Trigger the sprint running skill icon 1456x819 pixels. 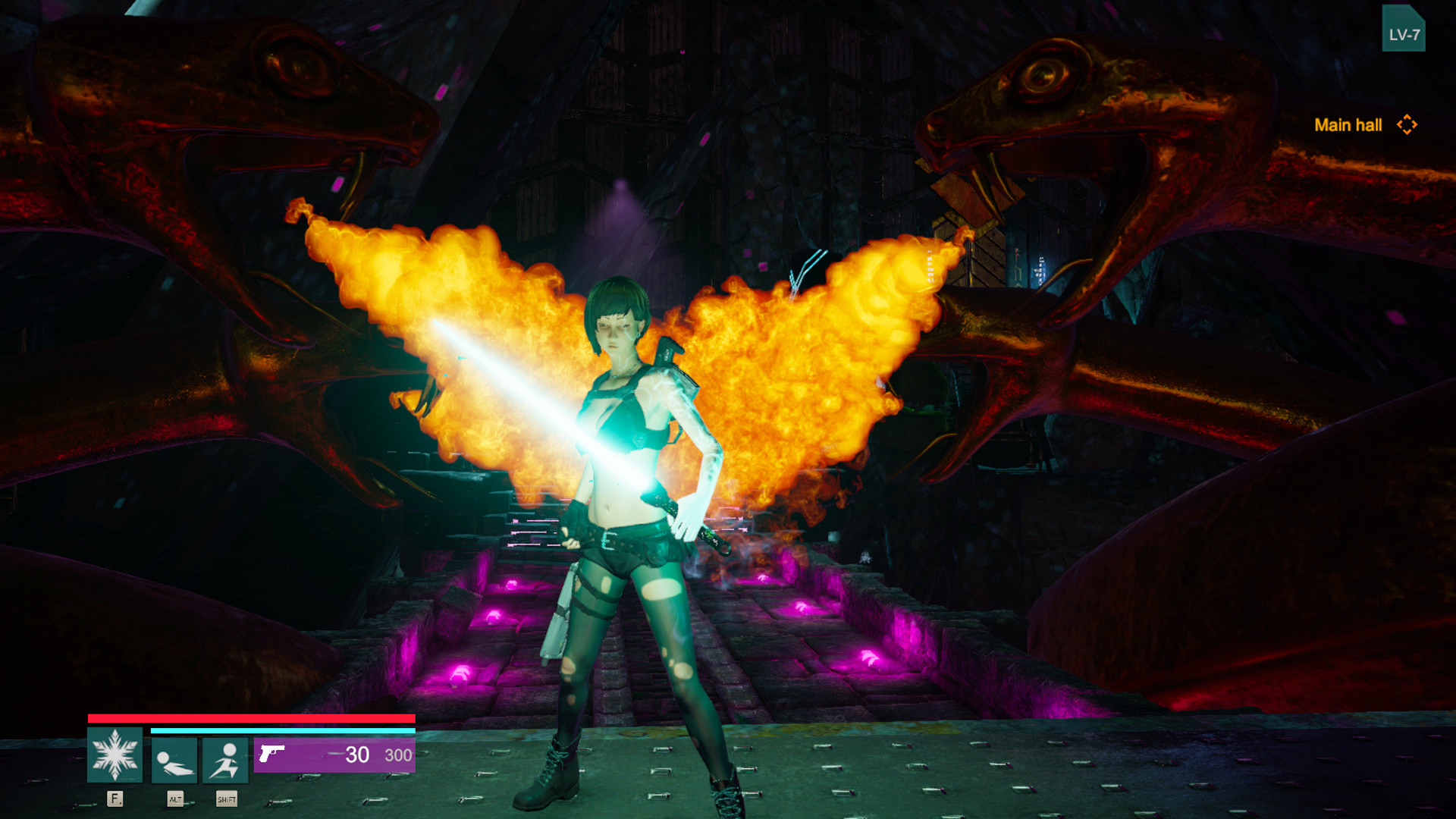(x=225, y=760)
